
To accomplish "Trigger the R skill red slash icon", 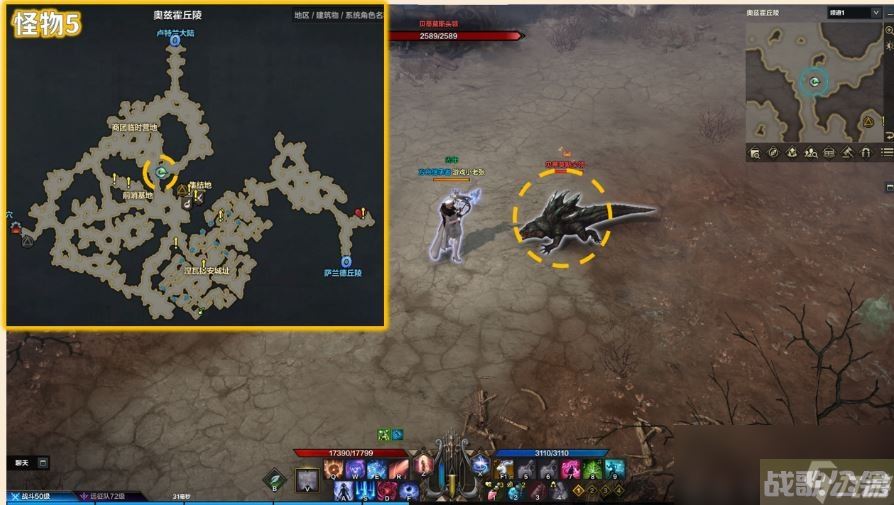I will (398, 471).
